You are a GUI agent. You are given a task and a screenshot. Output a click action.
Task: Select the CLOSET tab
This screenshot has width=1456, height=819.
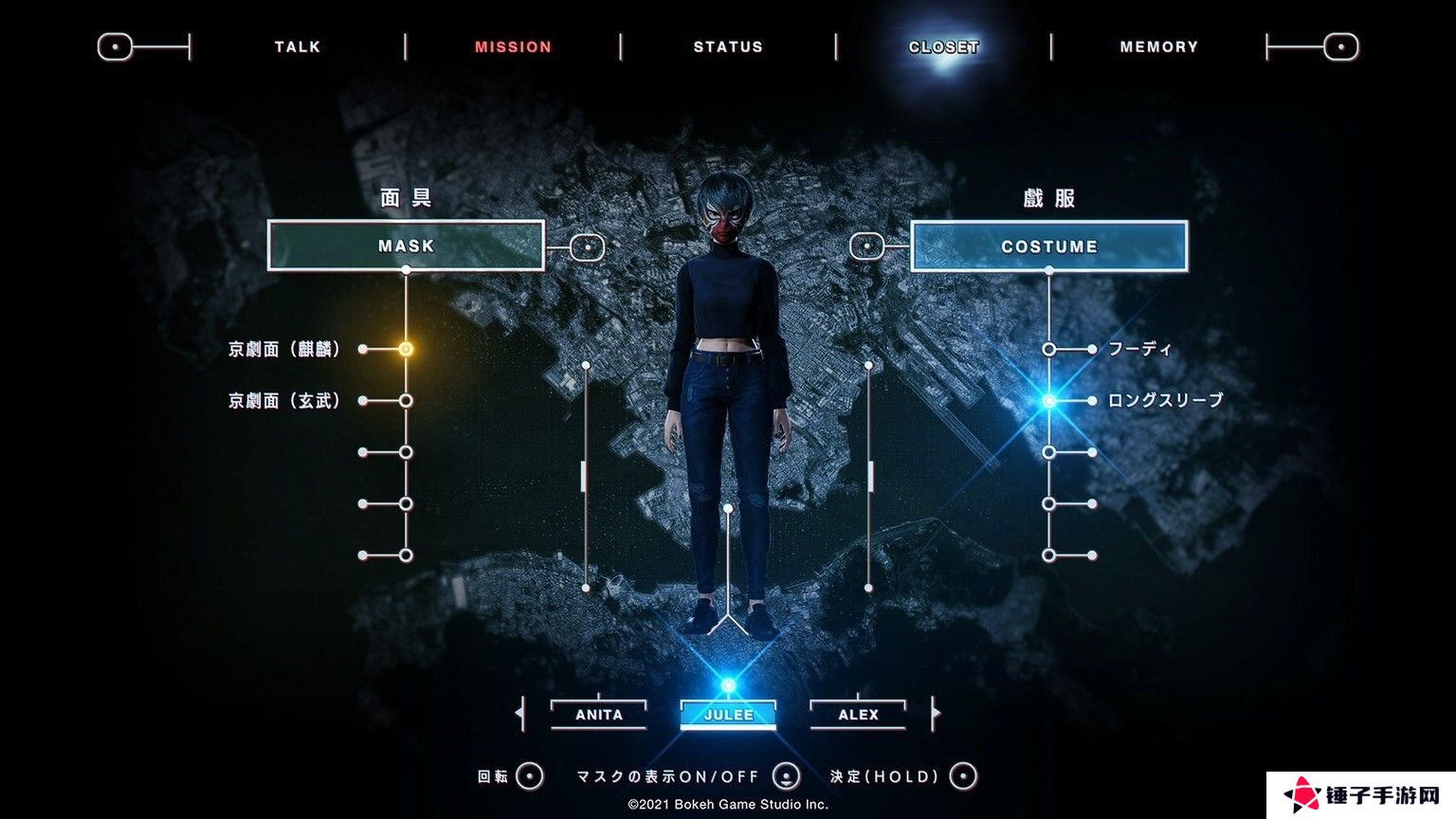pyautogui.click(x=943, y=46)
